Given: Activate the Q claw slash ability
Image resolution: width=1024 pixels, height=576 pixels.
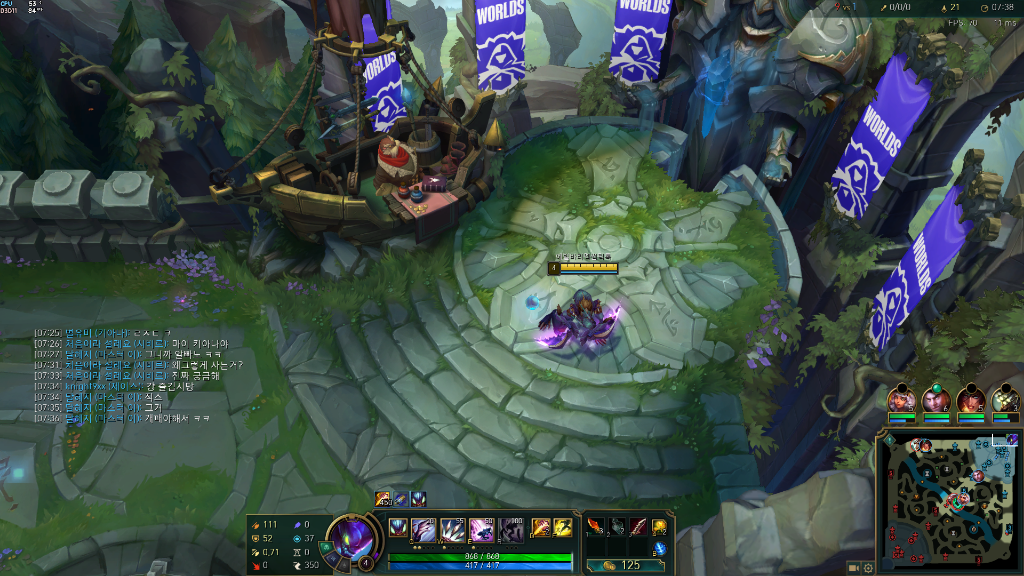Looking at the screenshot, I should [423, 529].
